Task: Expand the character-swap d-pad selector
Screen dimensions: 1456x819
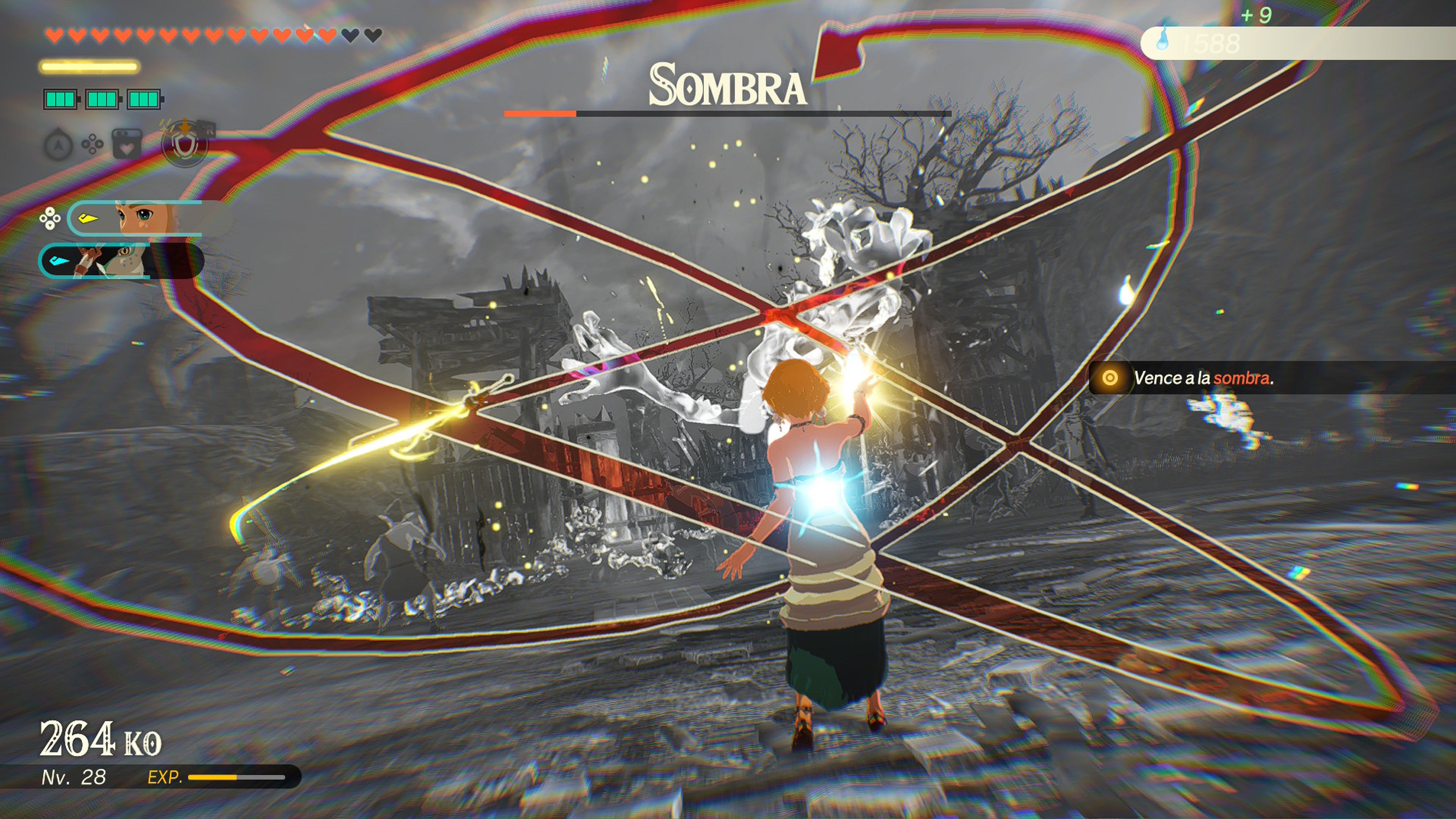Action: pos(50,218)
